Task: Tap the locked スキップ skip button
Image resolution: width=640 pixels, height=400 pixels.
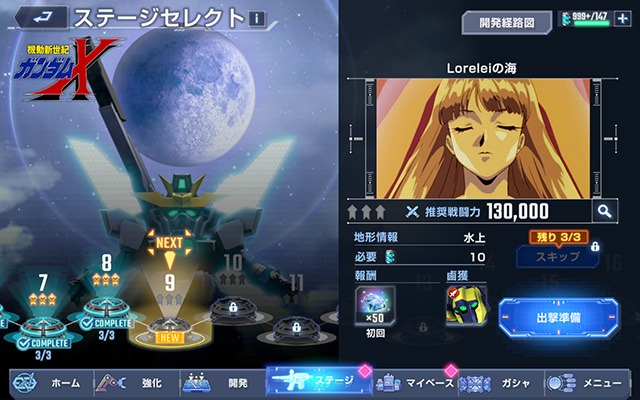Action: click(557, 257)
